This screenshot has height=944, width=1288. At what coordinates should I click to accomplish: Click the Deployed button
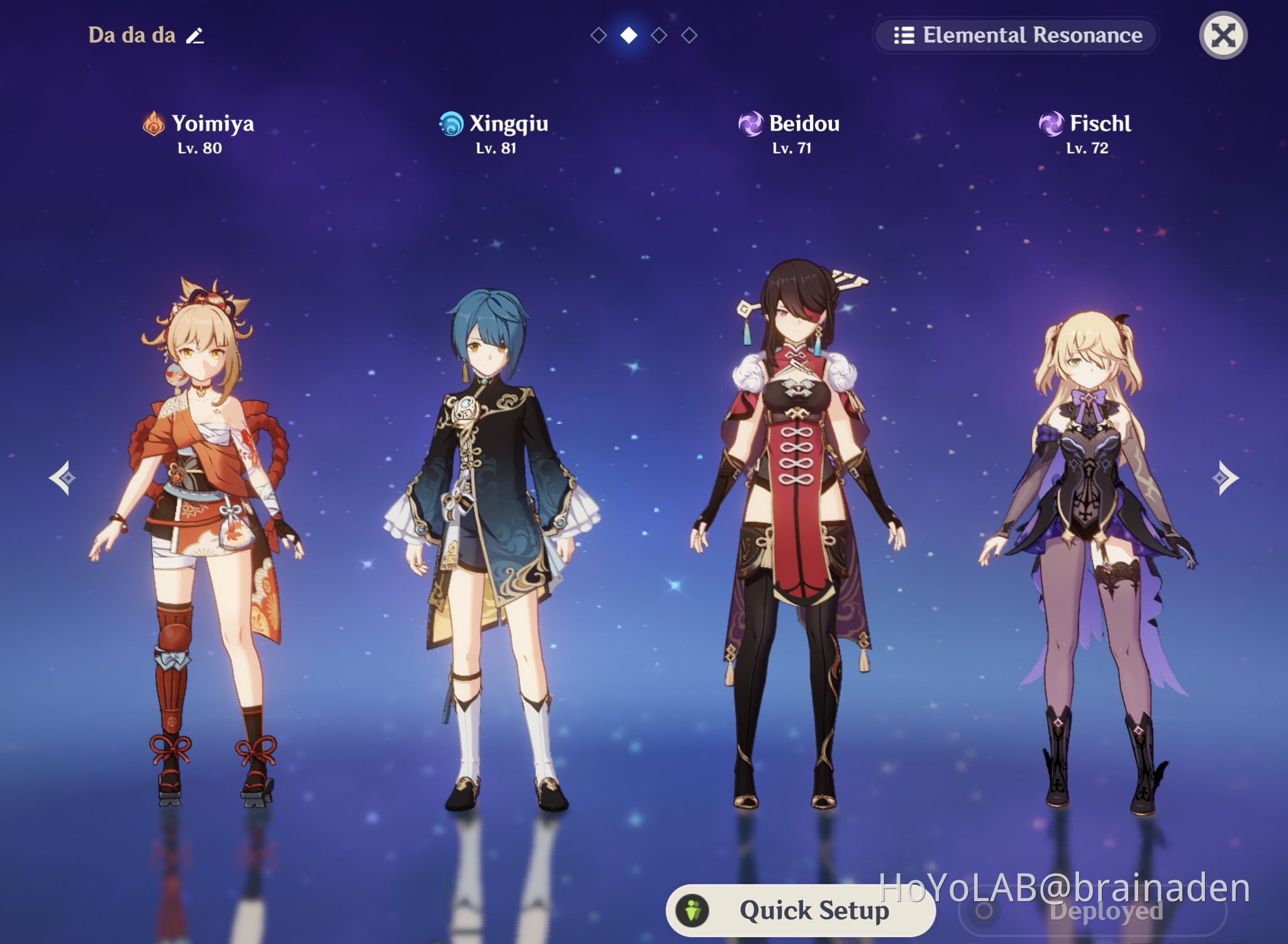1093,911
